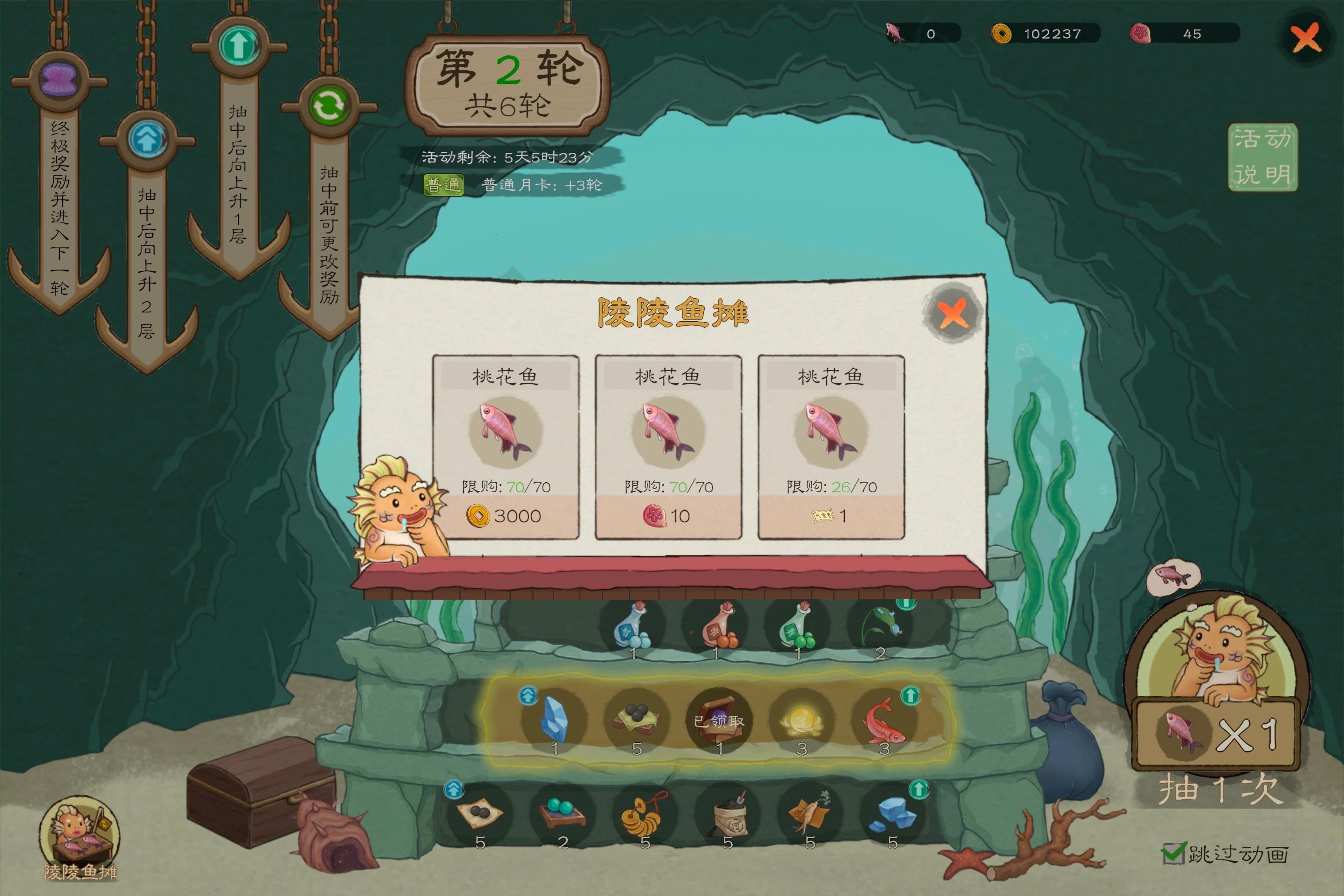Open the 活动说明 event rules
Image resolution: width=1344 pixels, height=896 pixels.
(x=1262, y=157)
